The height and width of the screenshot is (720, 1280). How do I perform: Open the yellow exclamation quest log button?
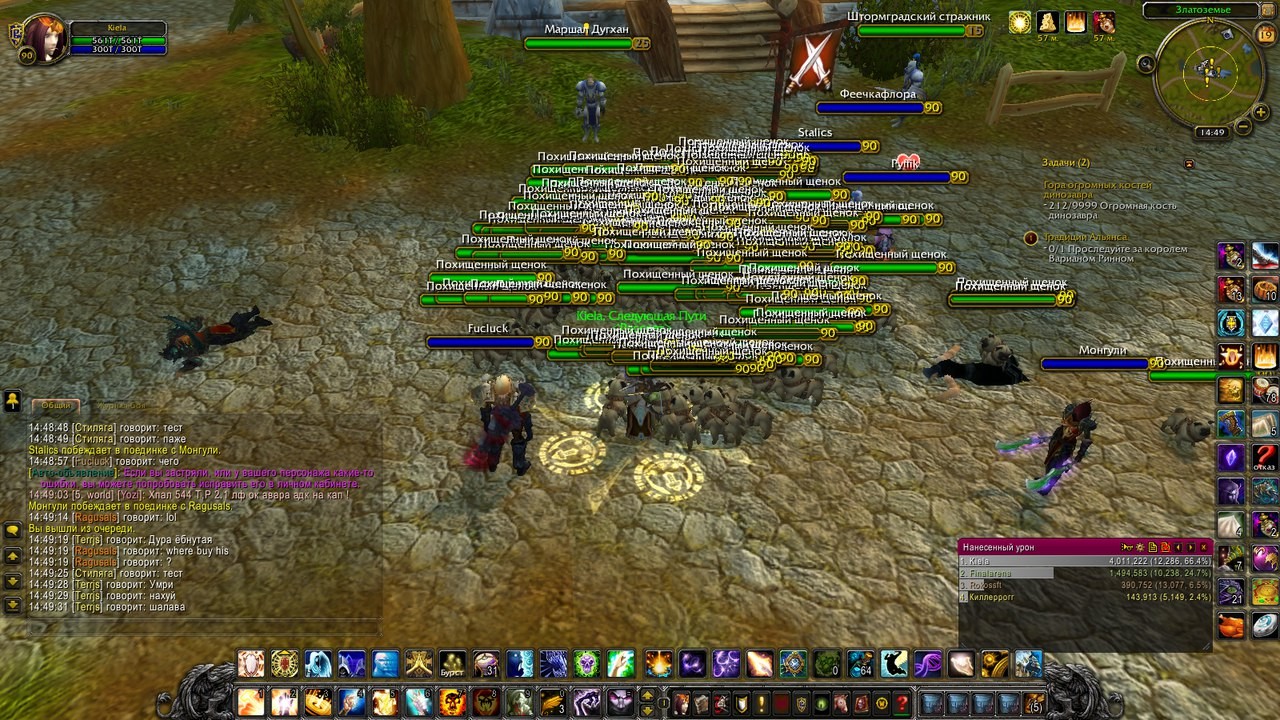(761, 702)
